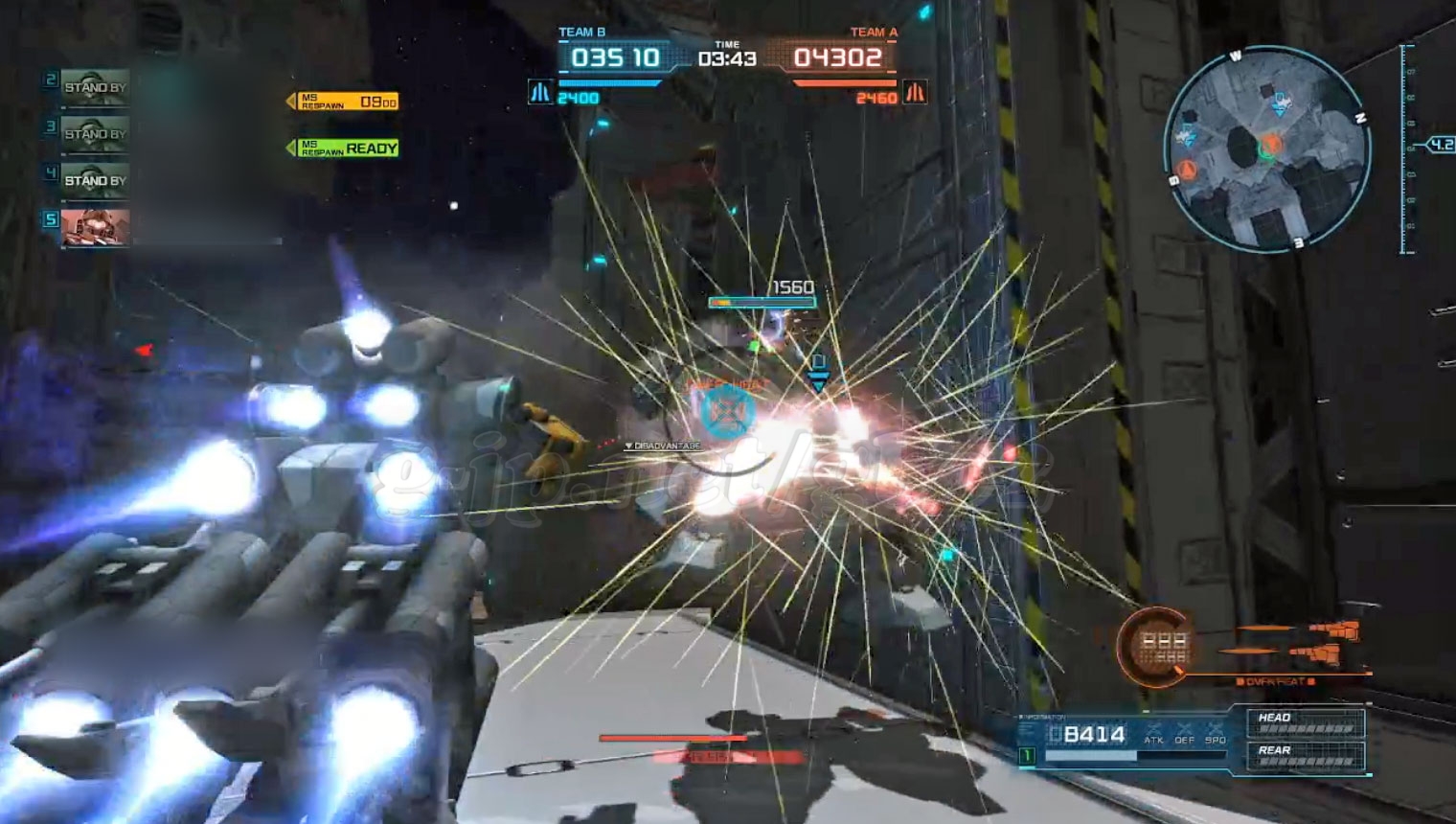
Task: Check the HEAD damage status panel
Action: (1305, 721)
